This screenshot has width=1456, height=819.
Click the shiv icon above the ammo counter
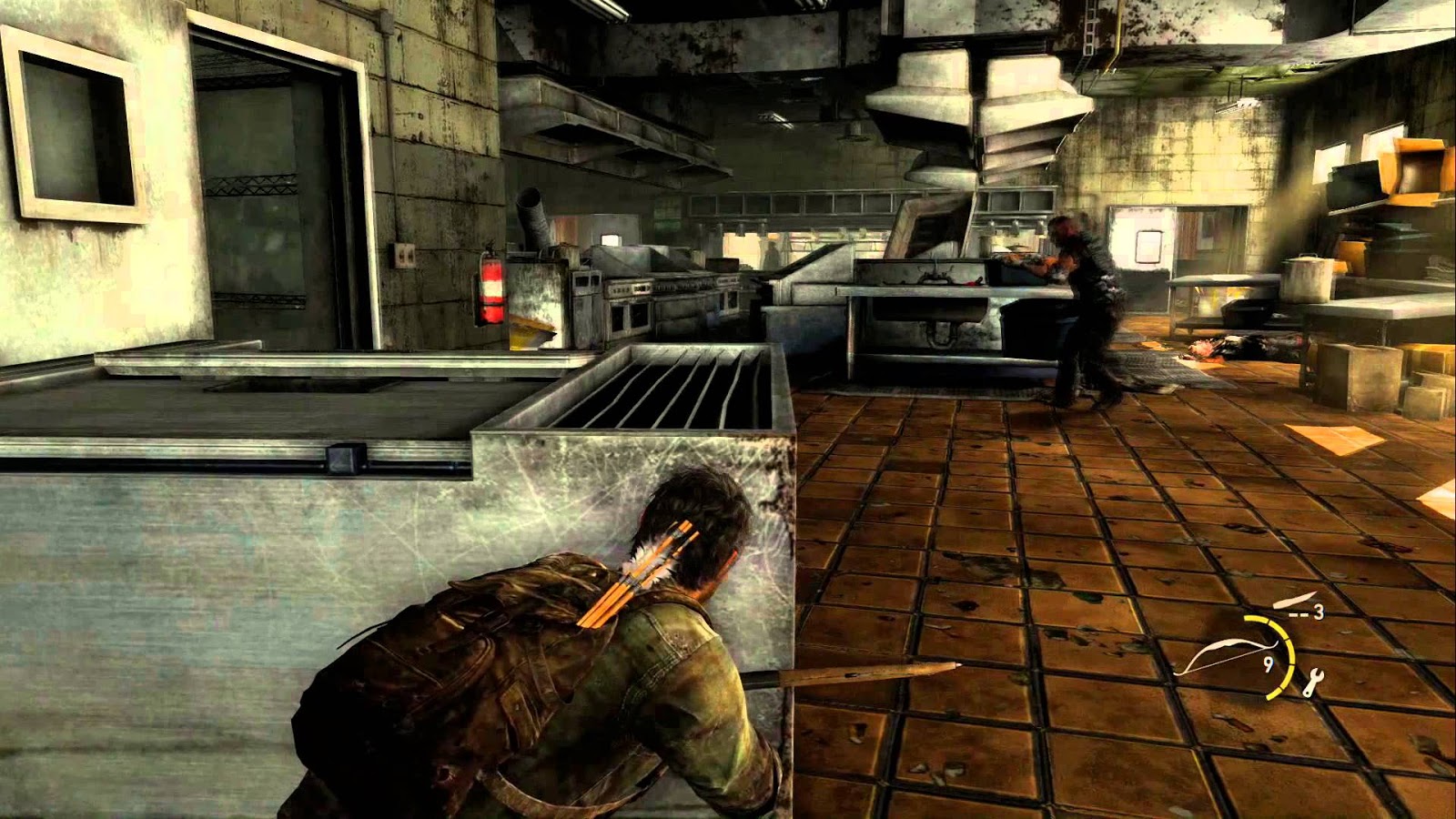(x=1294, y=602)
